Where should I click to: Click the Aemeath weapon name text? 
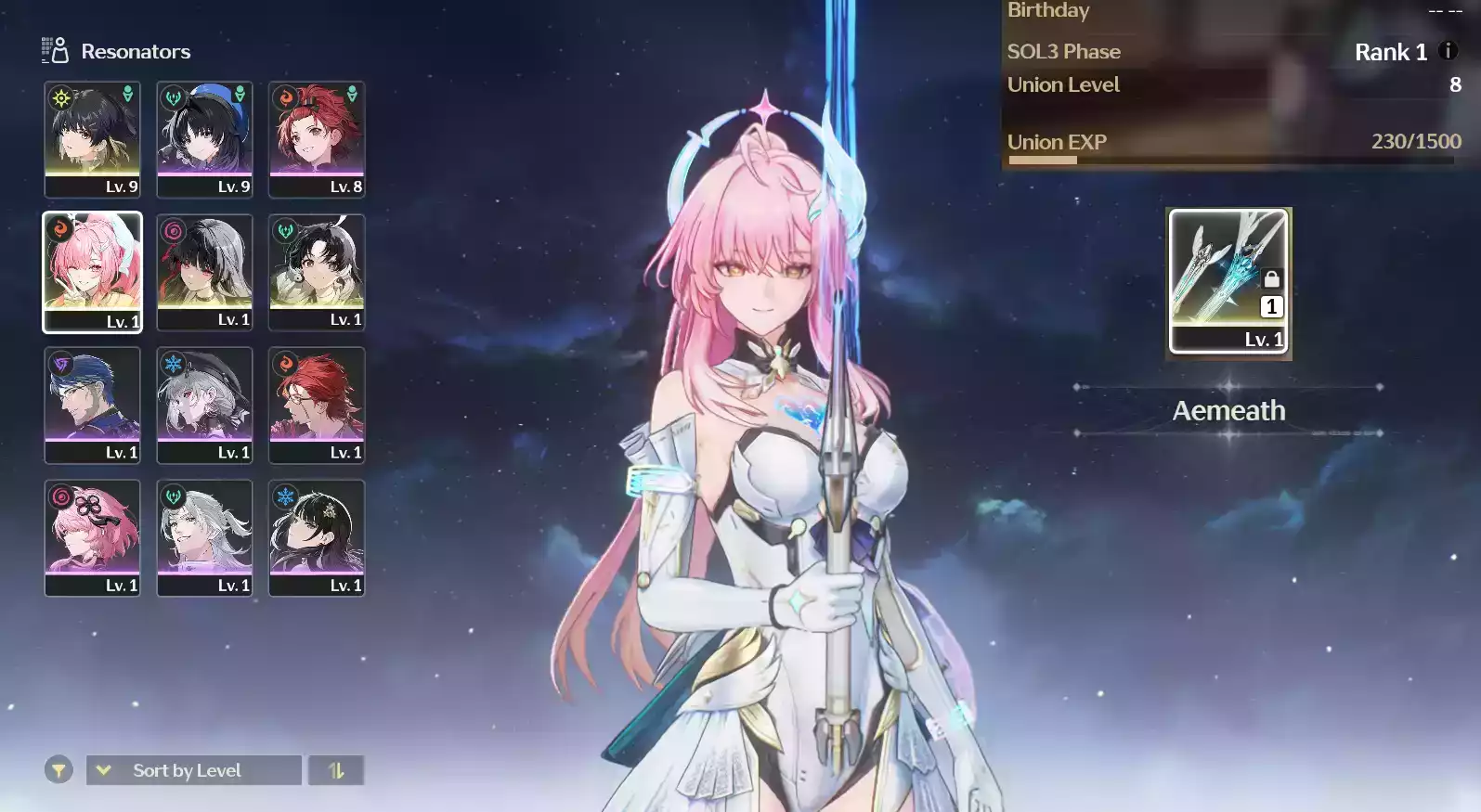1228,410
